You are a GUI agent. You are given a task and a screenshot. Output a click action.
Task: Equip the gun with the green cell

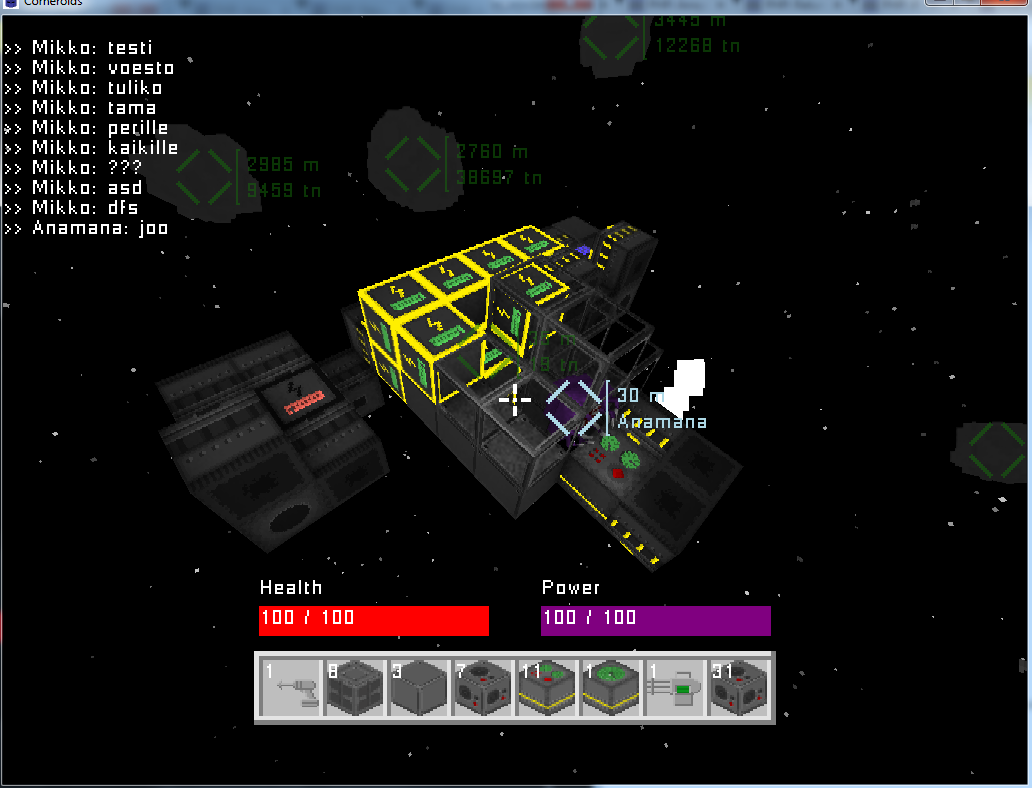point(675,688)
